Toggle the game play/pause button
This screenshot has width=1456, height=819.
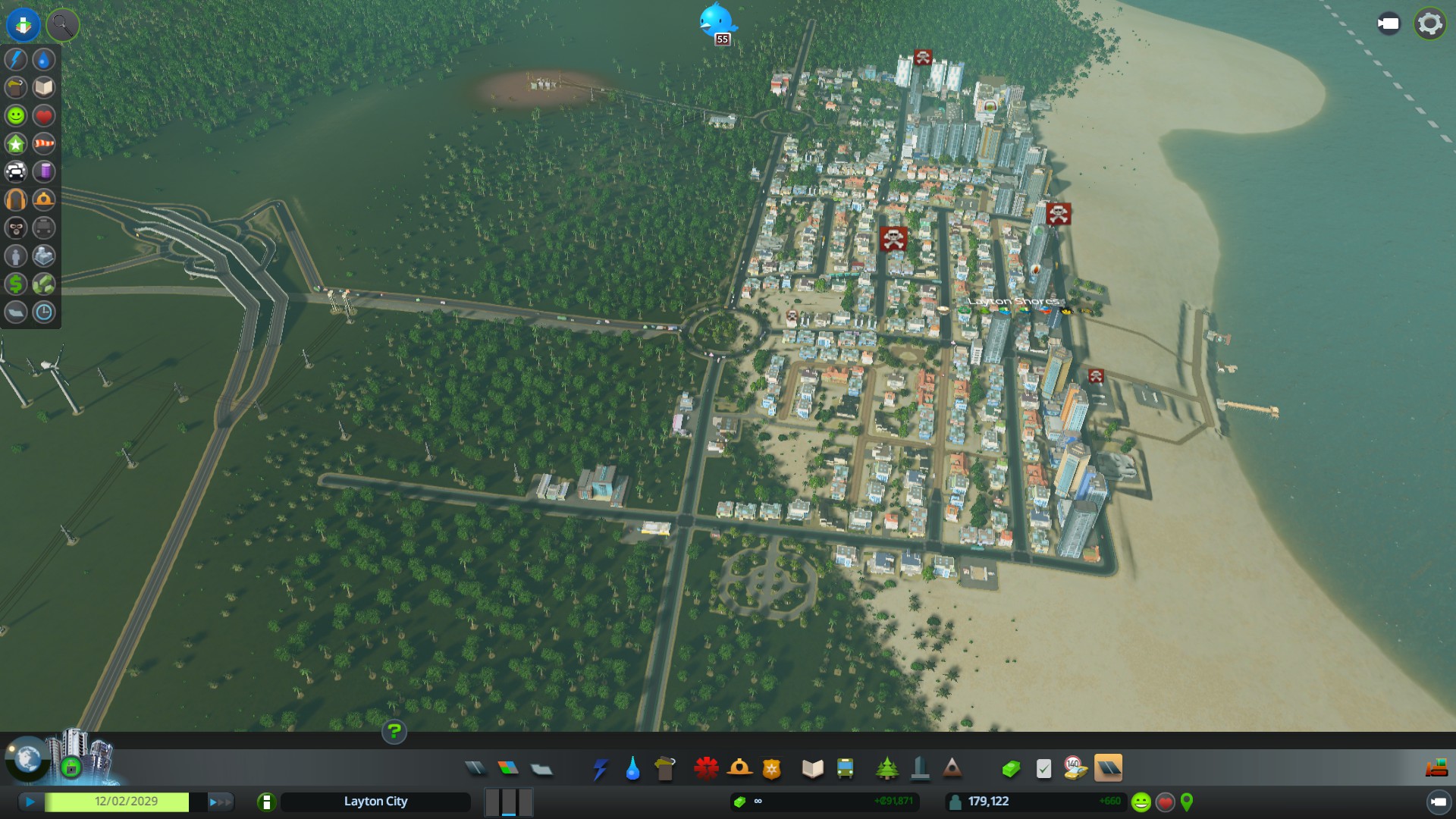coord(30,802)
